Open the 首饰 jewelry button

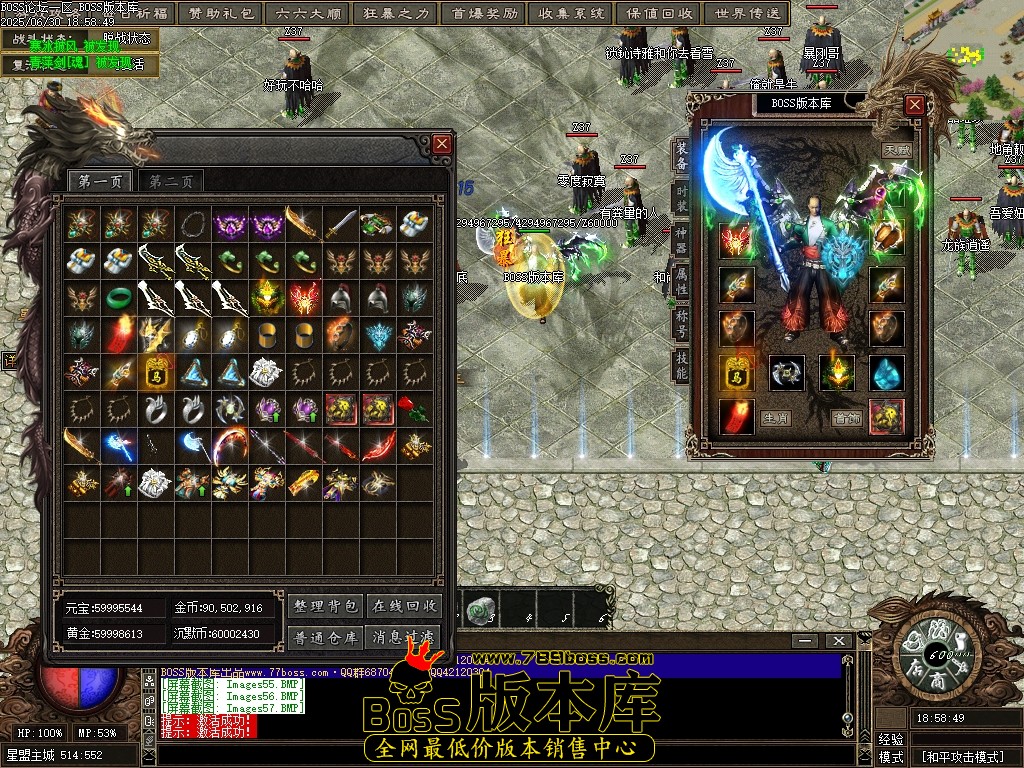[846, 418]
